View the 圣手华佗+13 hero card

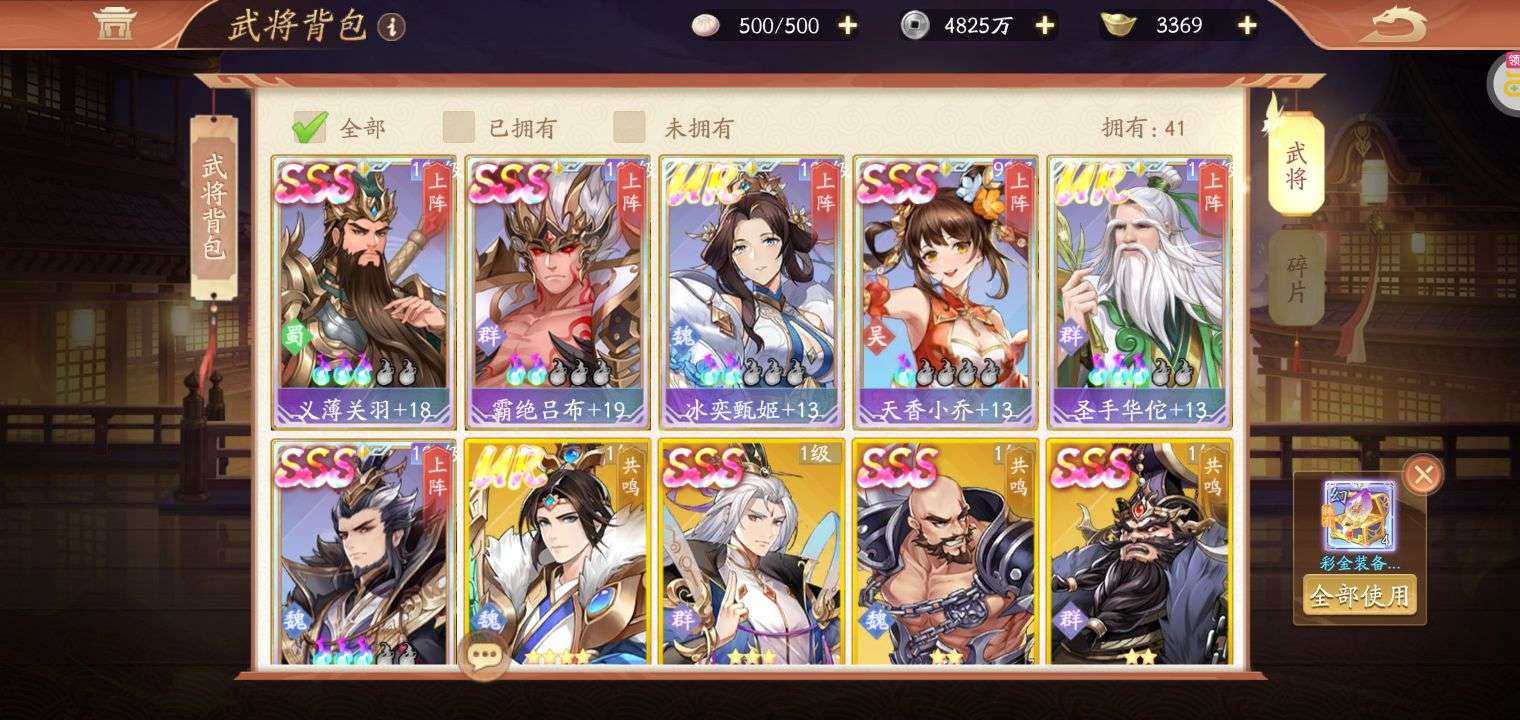point(1139,290)
